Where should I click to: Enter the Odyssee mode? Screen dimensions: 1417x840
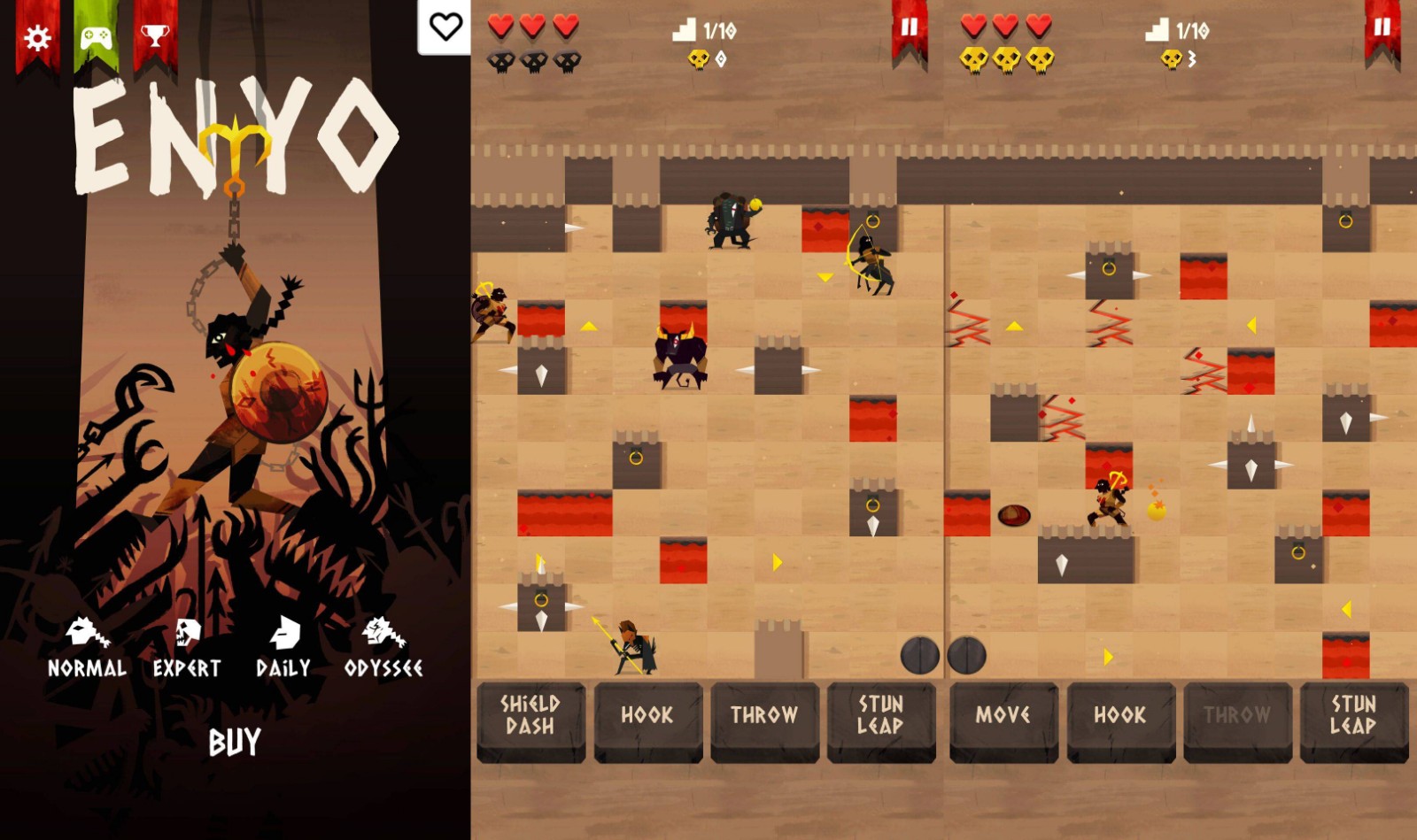(x=383, y=649)
